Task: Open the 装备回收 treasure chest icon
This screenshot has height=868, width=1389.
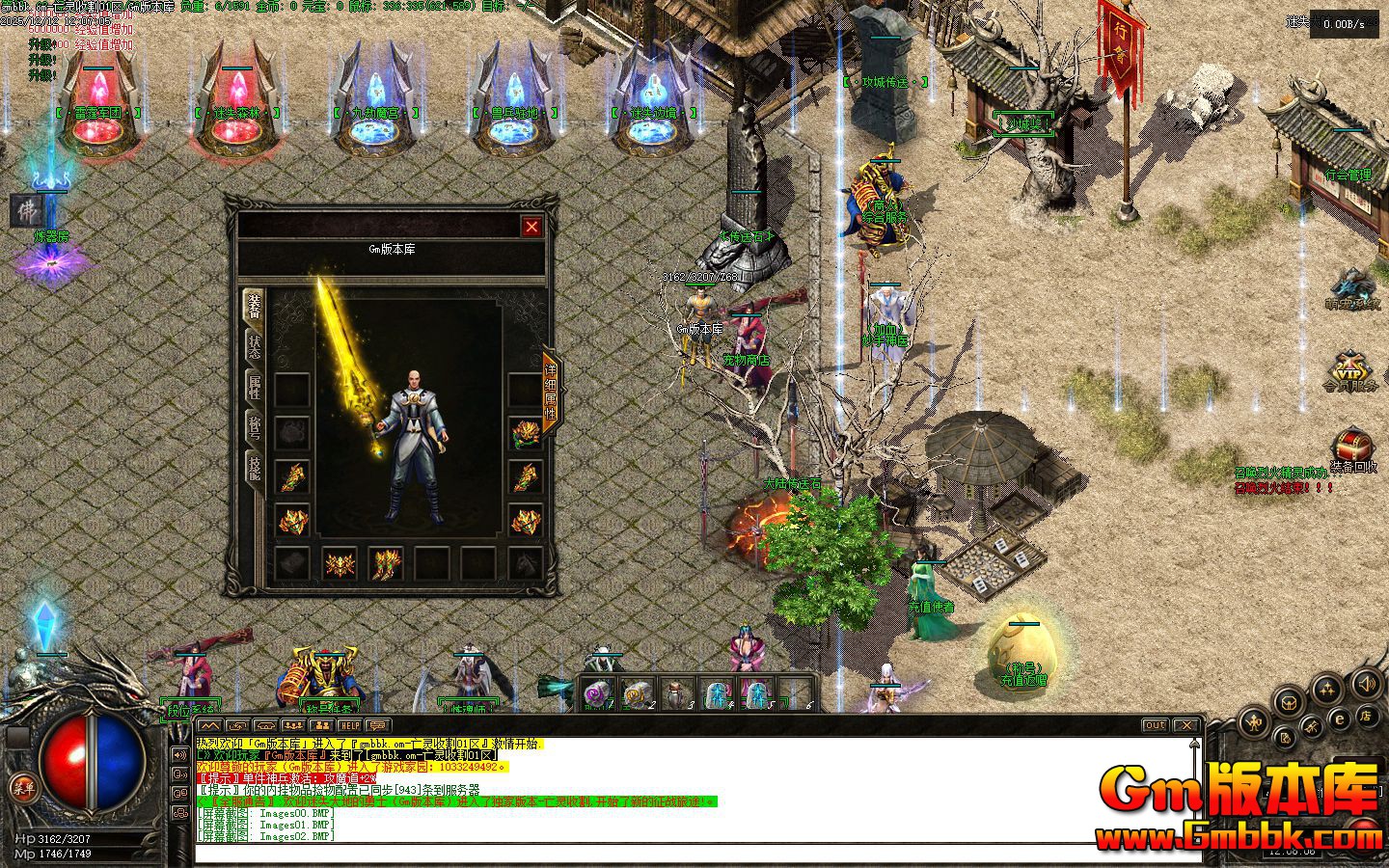Action: pos(1352,449)
